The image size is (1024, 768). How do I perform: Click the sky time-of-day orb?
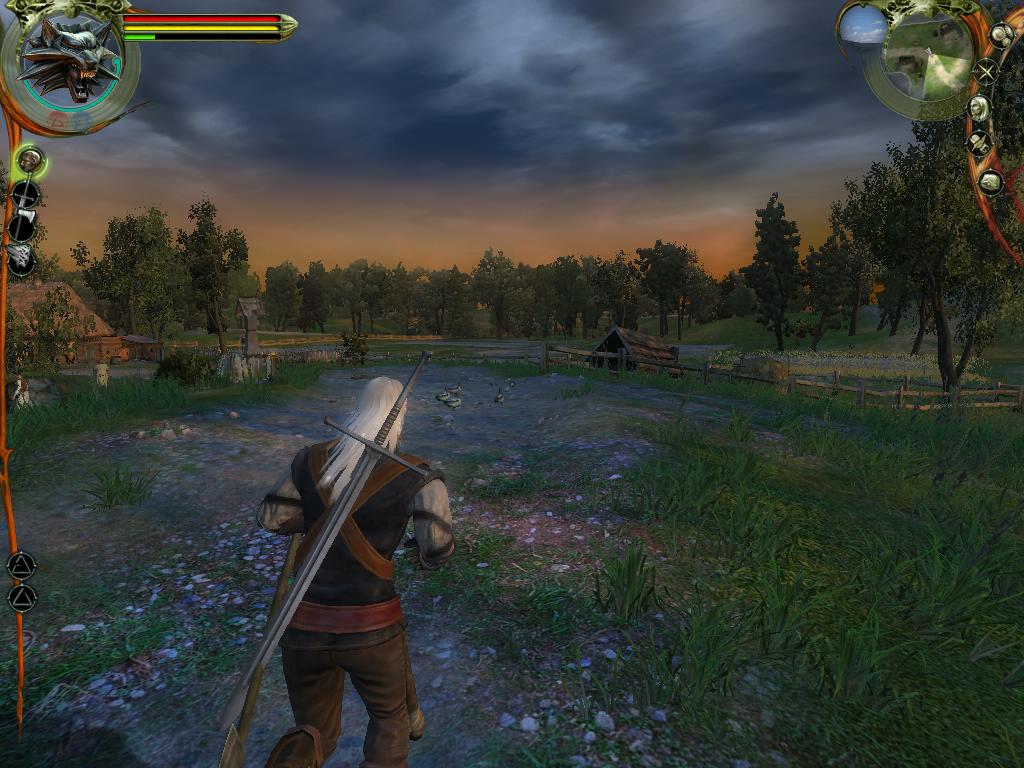coord(863,24)
